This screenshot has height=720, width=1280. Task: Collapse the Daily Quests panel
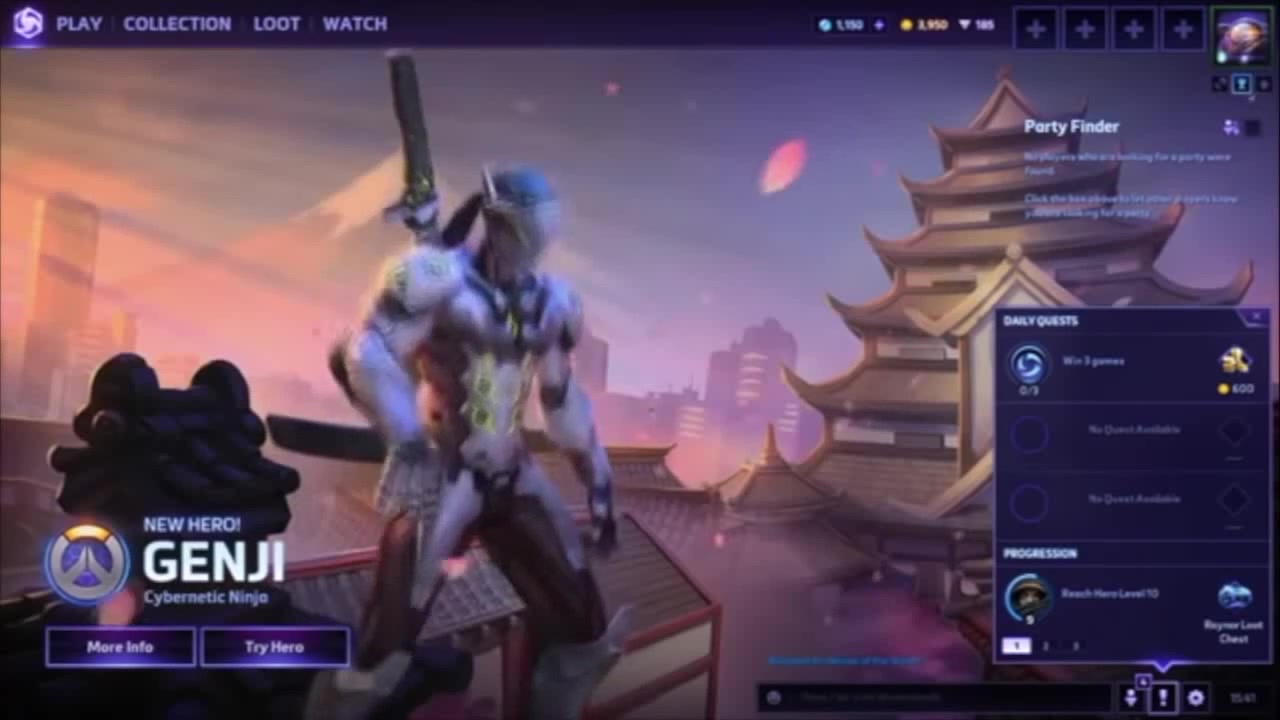tap(1256, 317)
